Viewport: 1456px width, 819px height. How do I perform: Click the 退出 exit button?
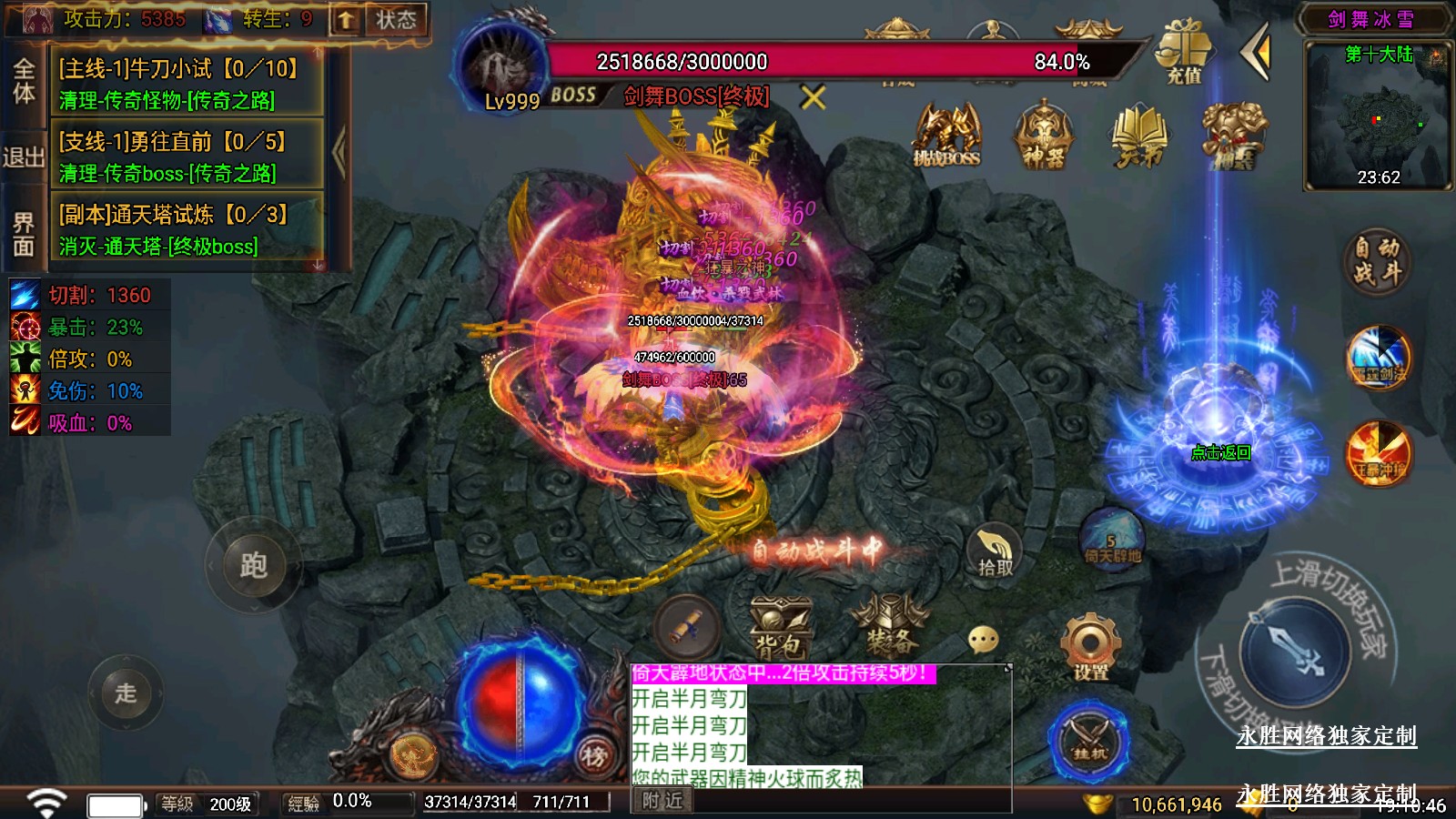pos(24,157)
